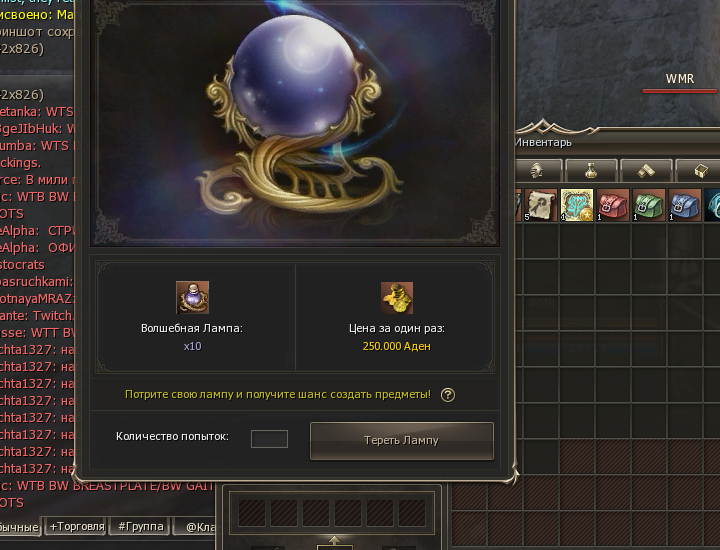Image resolution: width=720 pixels, height=550 pixels.
Task: Select the green pouch inventory item
Action: pos(649,204)
